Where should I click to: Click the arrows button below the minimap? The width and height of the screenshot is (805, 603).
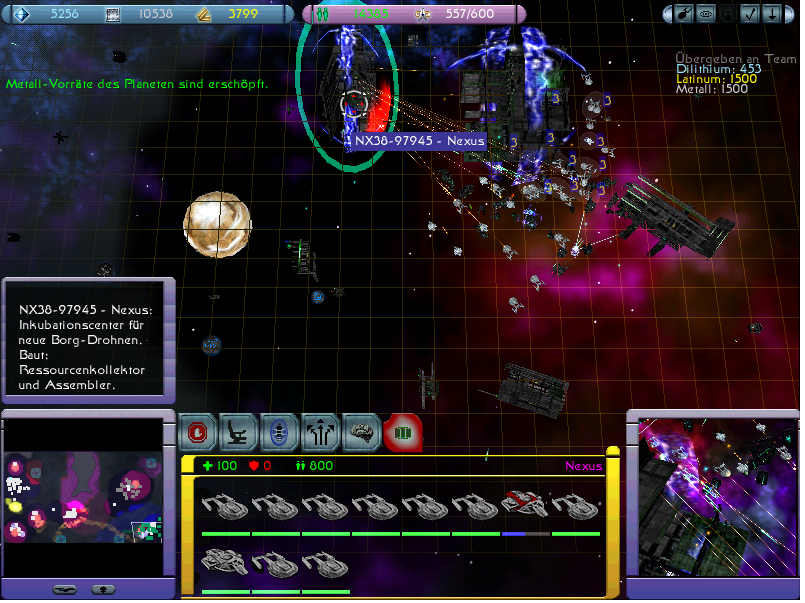click(x=102, y=589)
